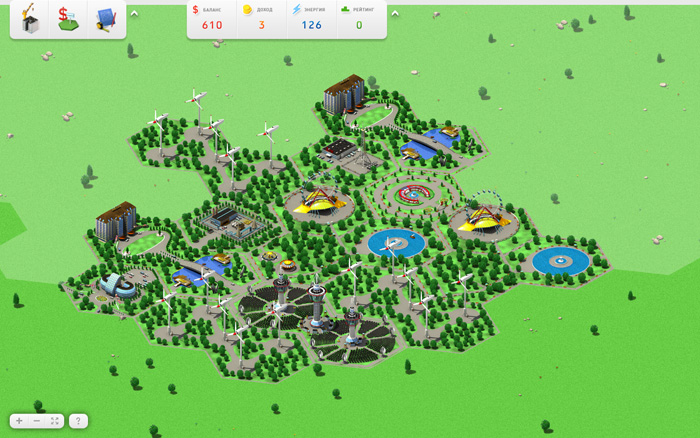
Task: Open the blueprint planning tool
Action: coord(106,18)
